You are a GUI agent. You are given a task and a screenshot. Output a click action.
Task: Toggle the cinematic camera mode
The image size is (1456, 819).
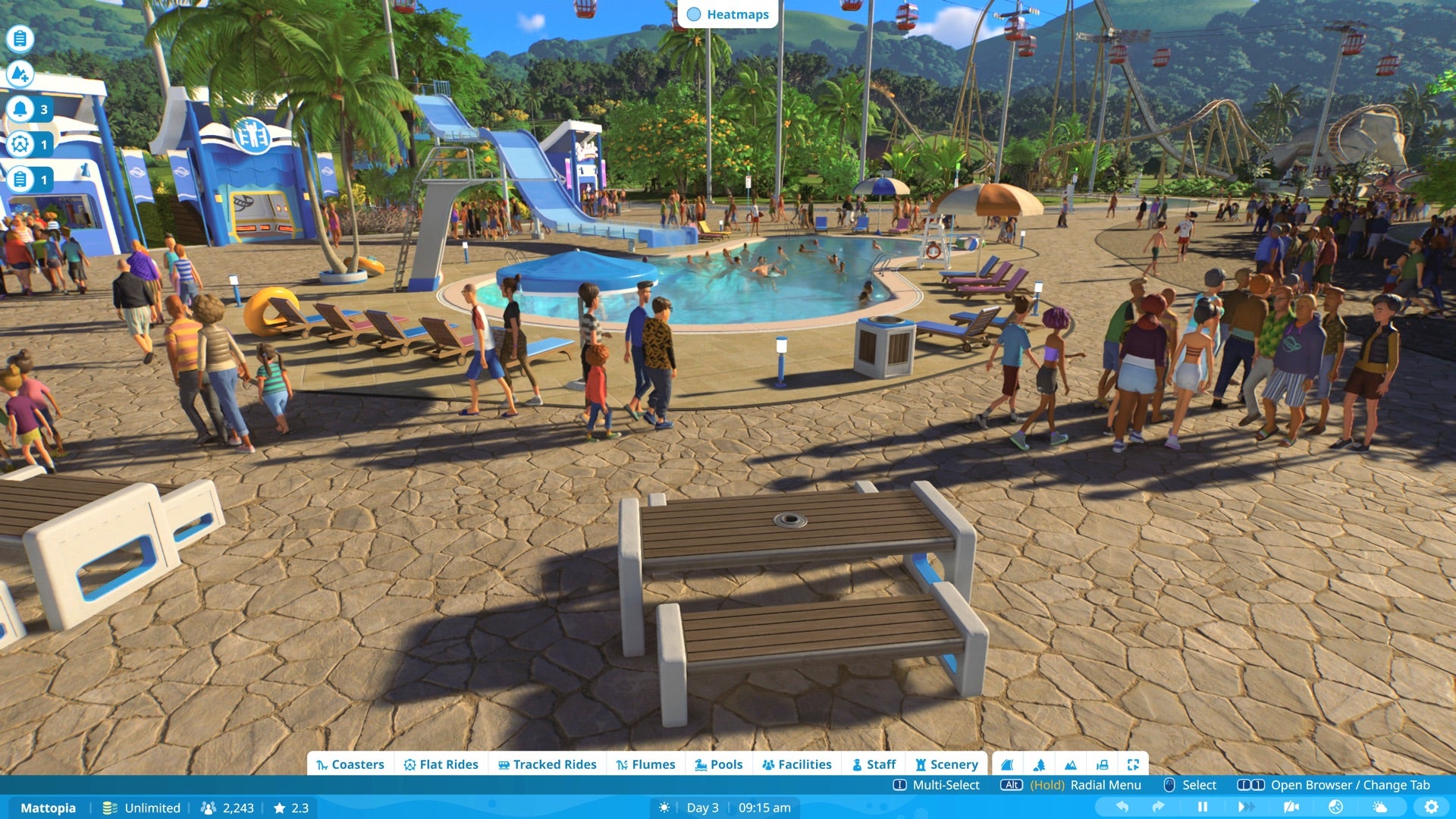click(x=1291, y=808)
